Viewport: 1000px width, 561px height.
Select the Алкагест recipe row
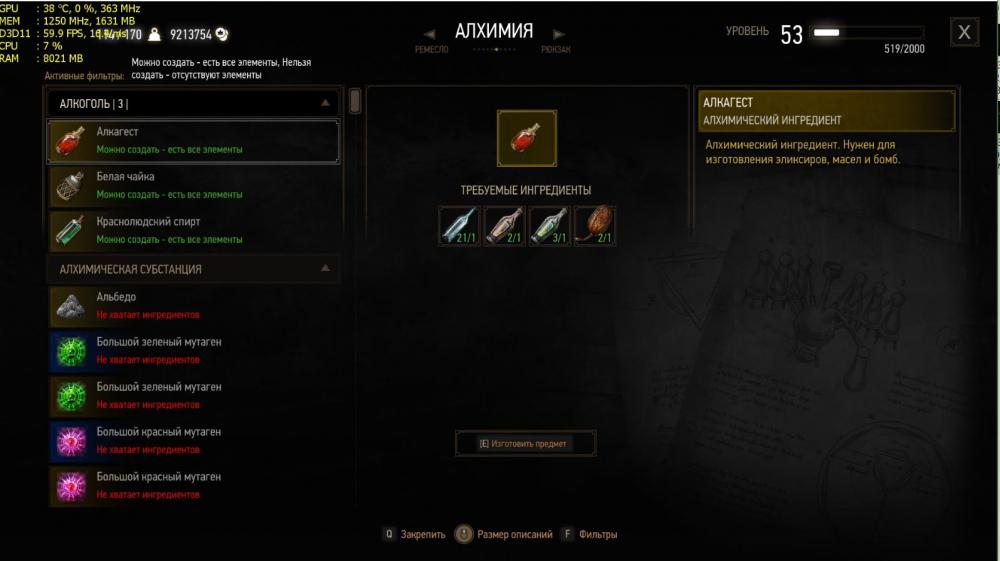tap(193, 141)
